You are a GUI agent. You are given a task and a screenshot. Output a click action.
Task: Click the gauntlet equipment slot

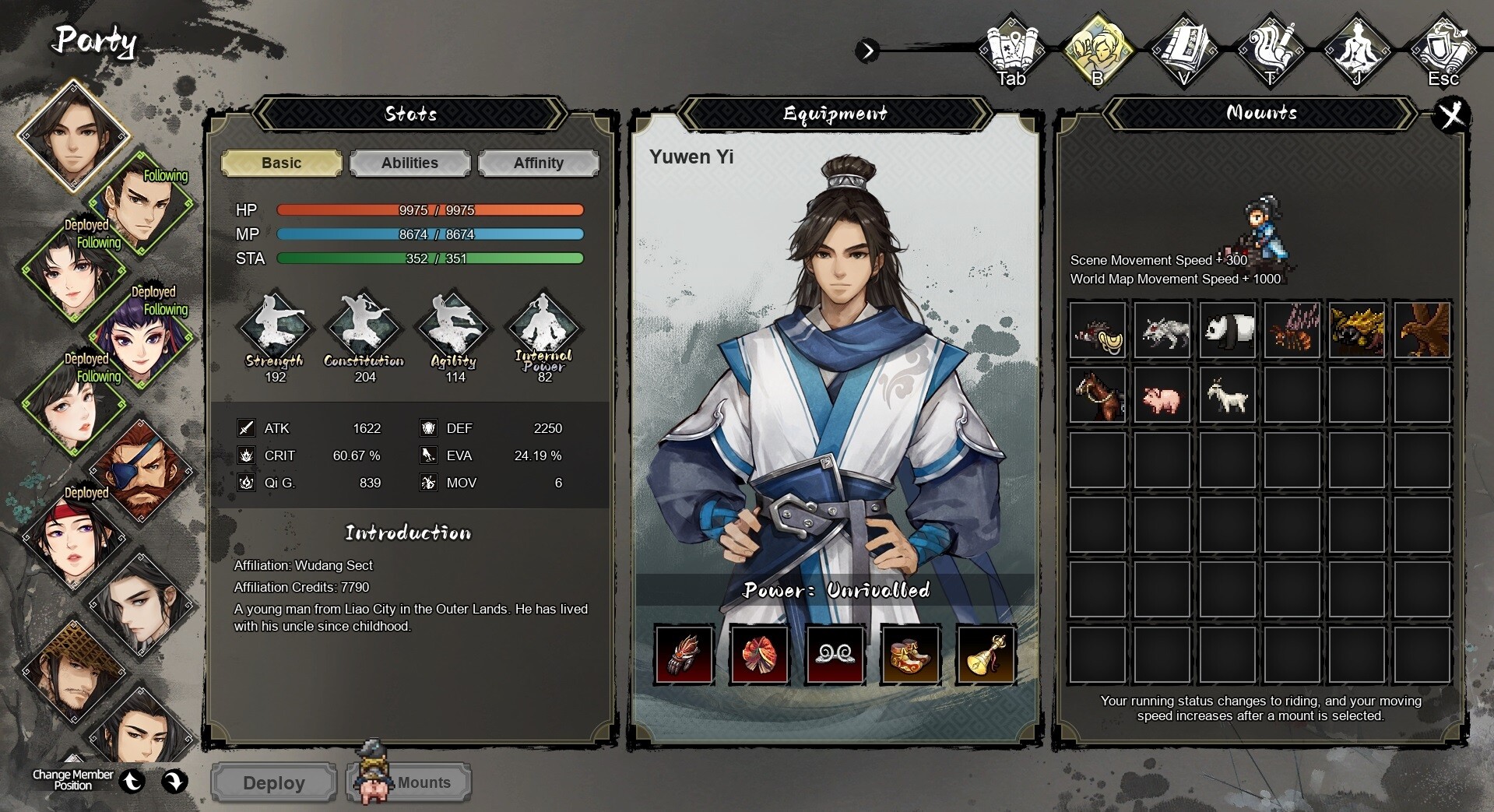(x=684, y=655)
